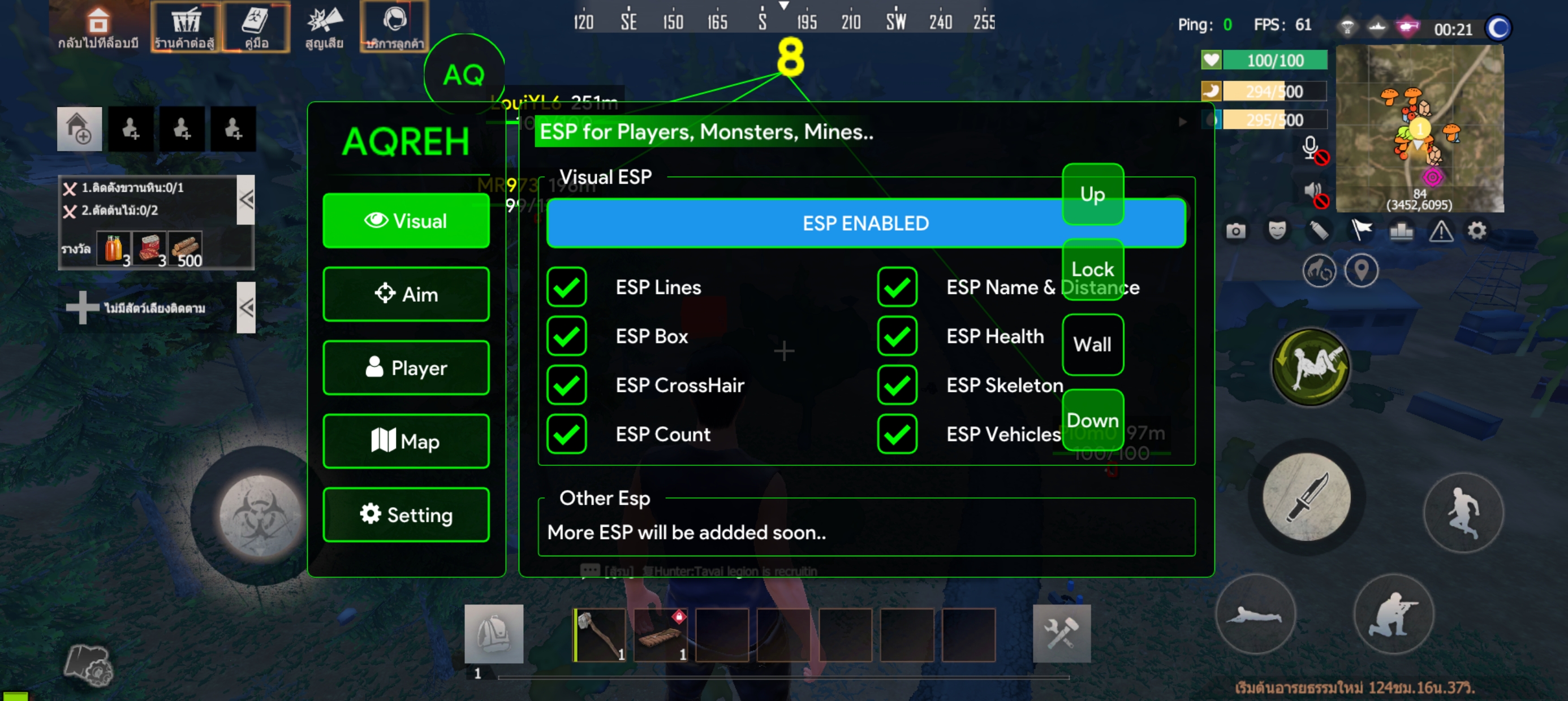Click the minimap

tap(1419, 128)
